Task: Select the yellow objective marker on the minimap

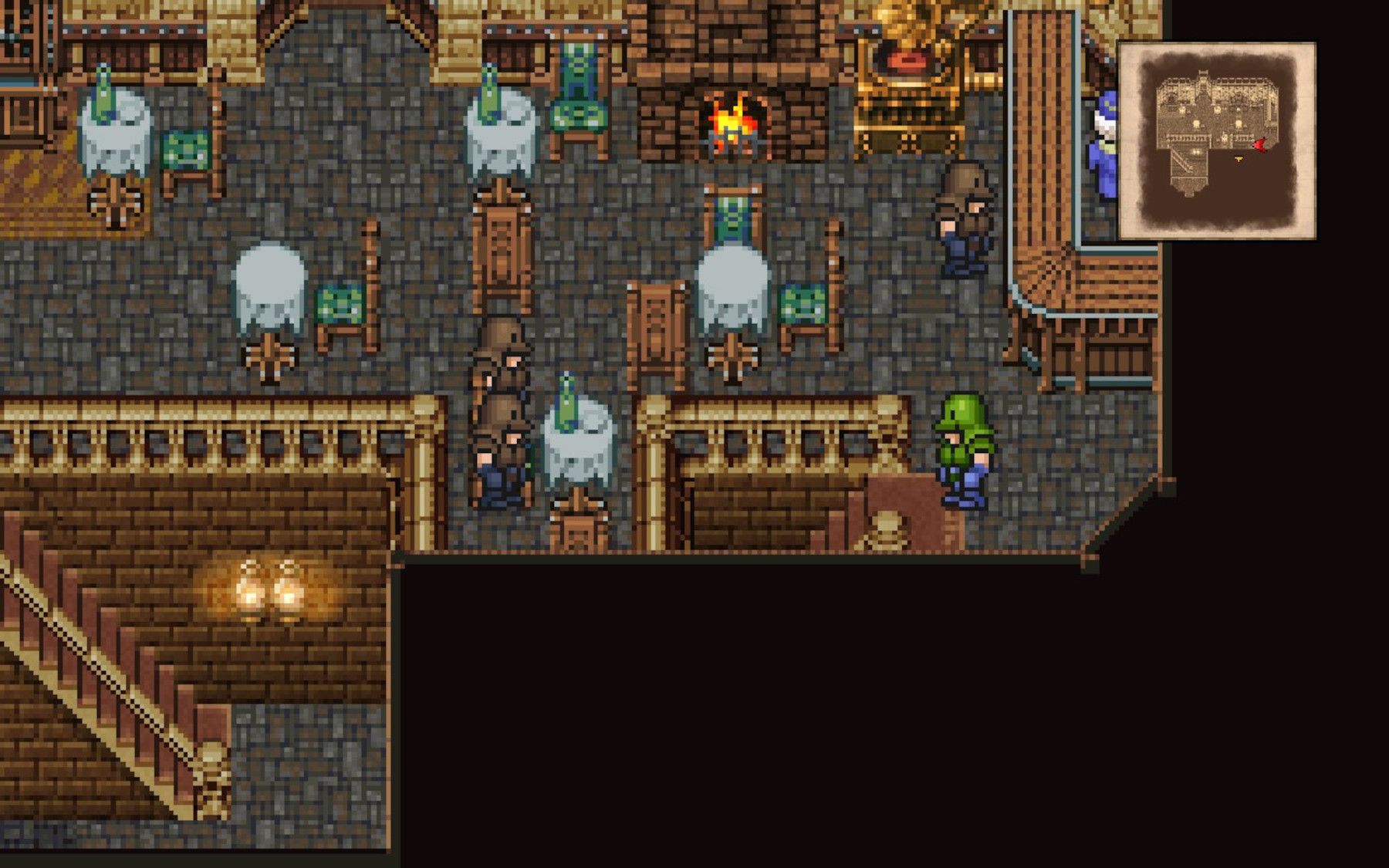Action: (1239, 158)
